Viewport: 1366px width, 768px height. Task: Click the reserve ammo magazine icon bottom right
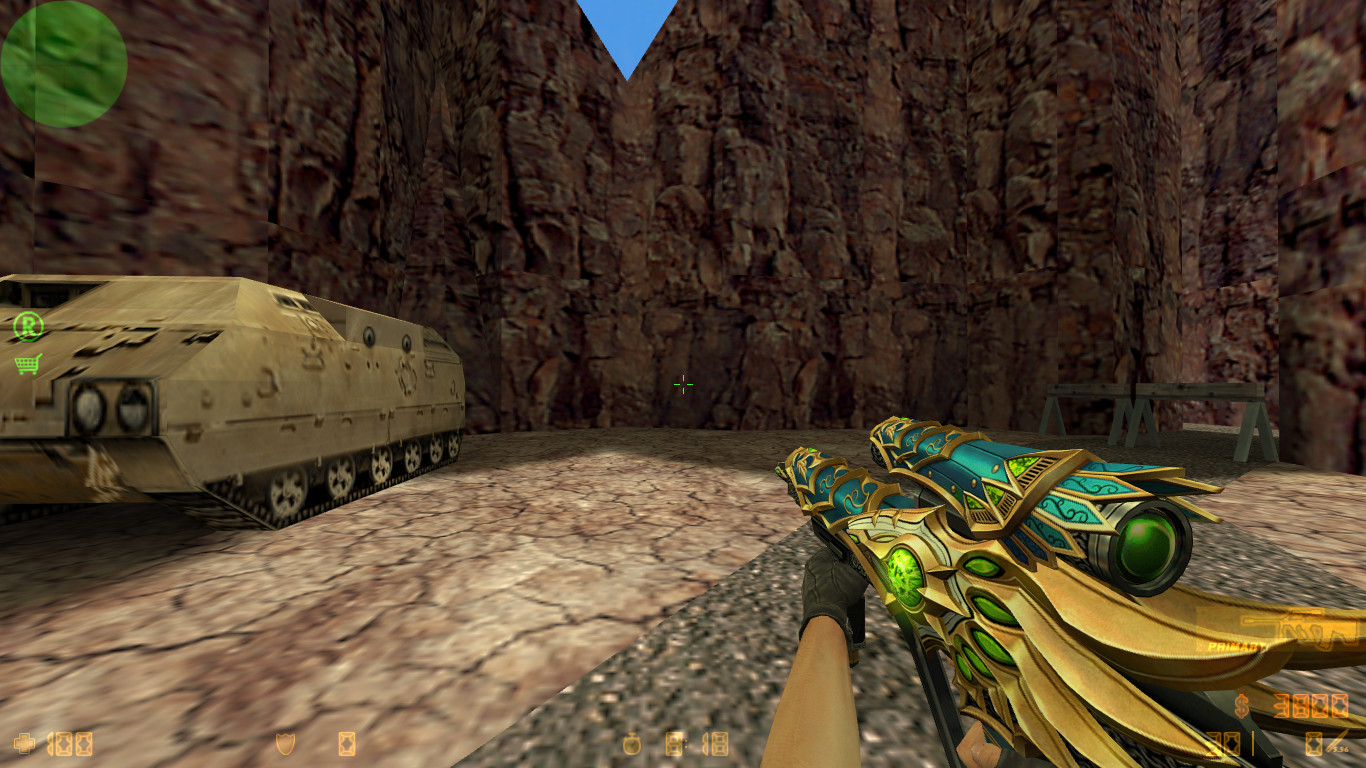[x=1314, y=744]
